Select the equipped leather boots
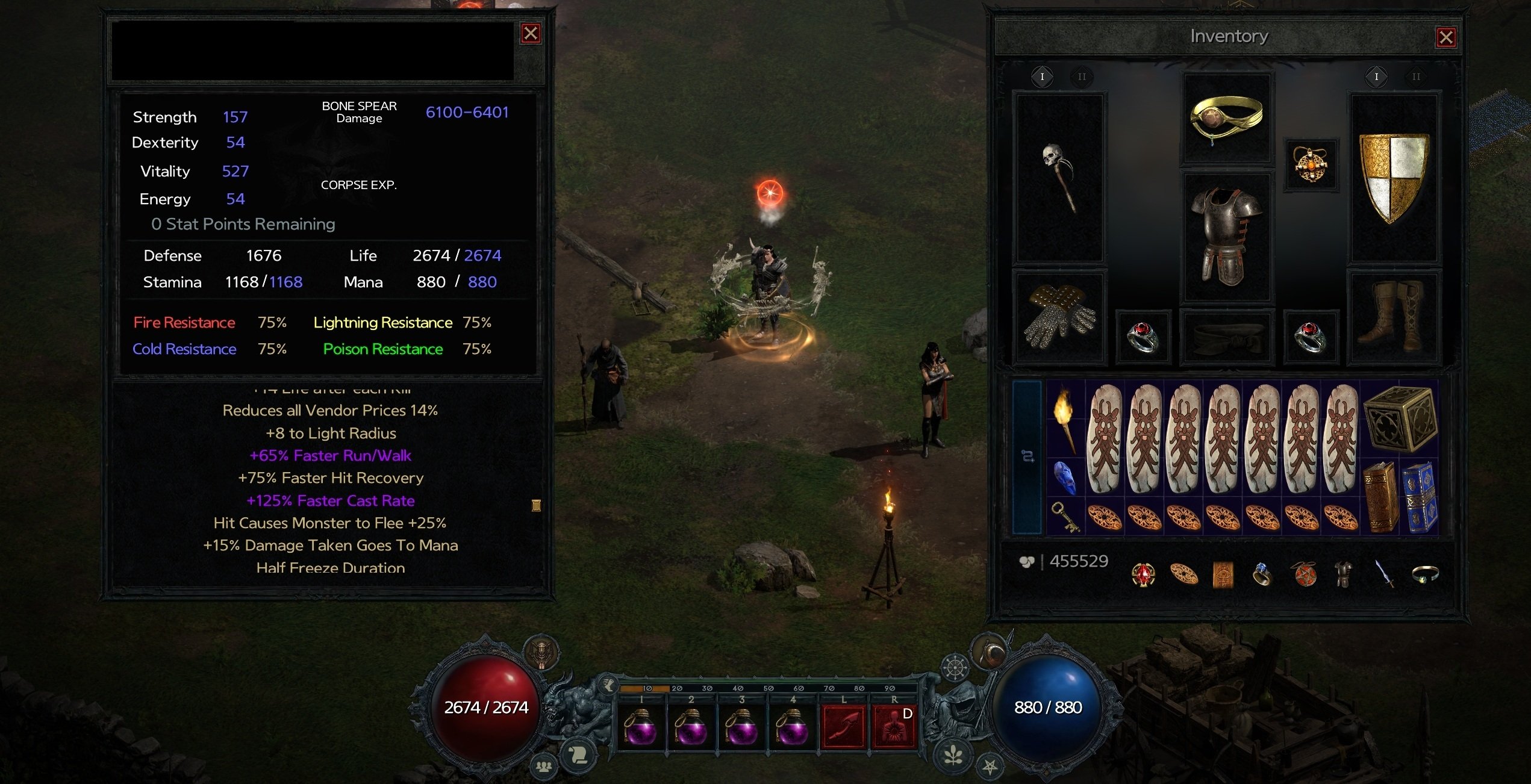 1393,317
